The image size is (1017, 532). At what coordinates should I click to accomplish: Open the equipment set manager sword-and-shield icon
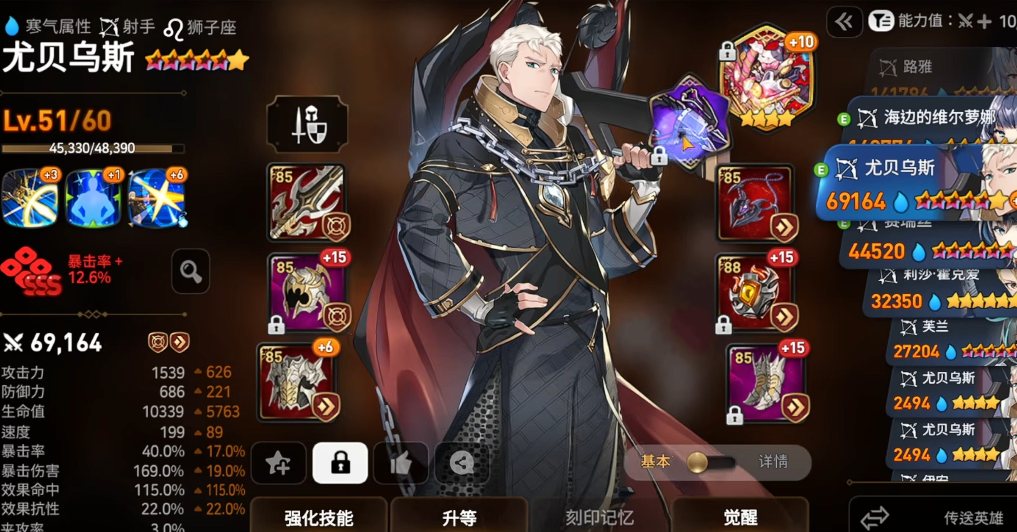(307, 125)
